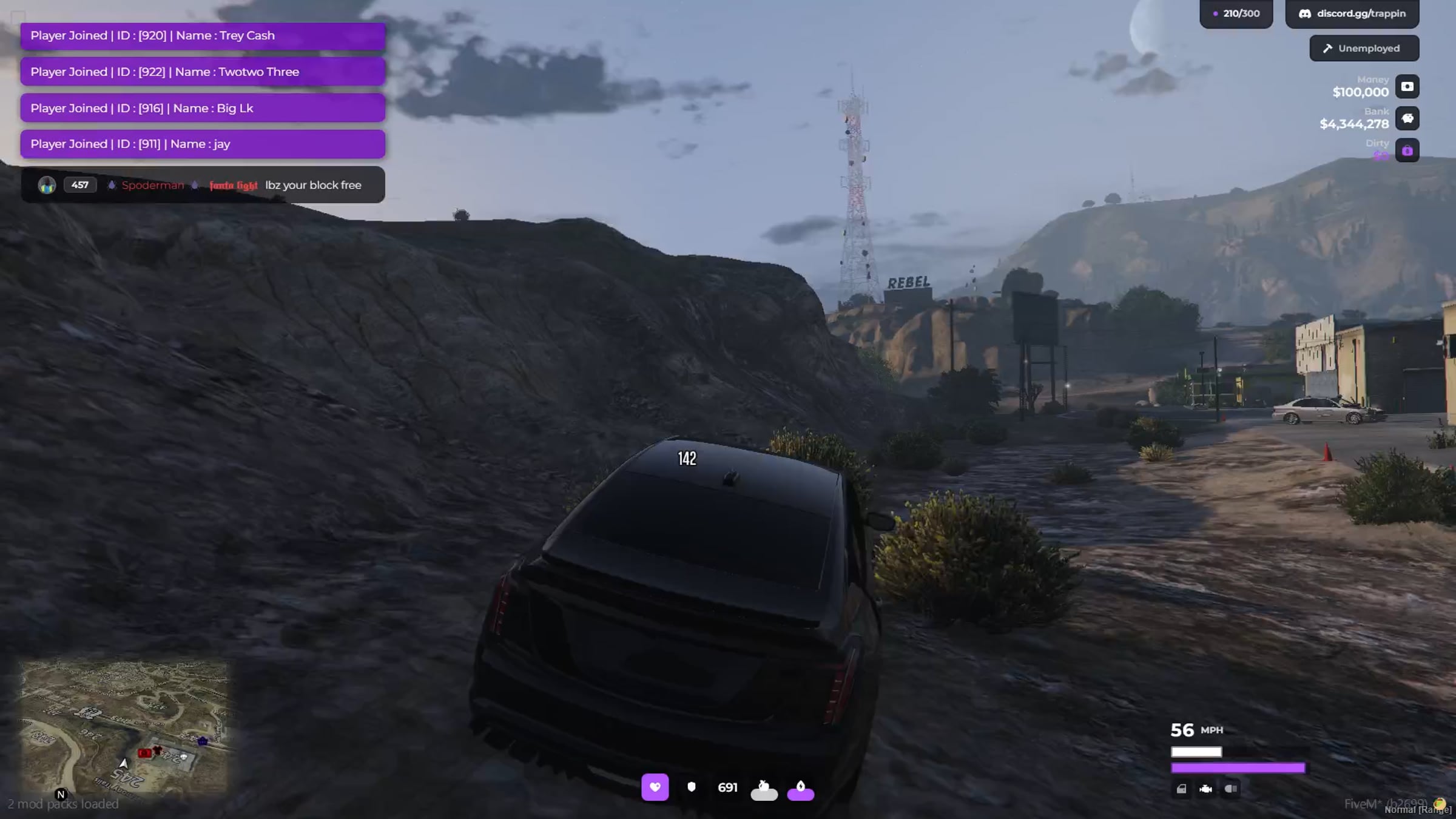This screenshot has width=1456, height=819.
Task: Click the Twotwo Three joined notification
Action: [203, 72]
